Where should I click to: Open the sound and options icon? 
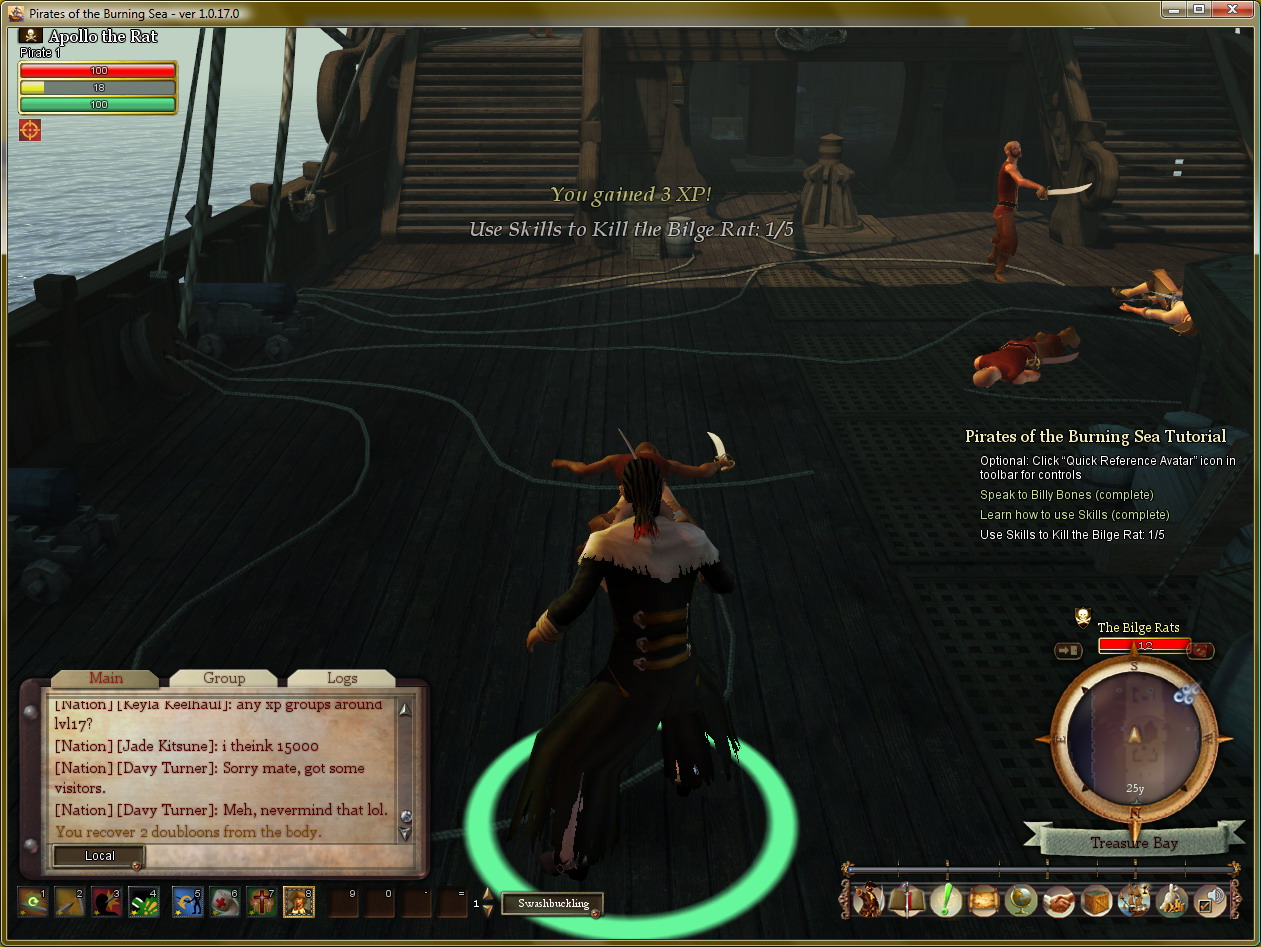(1211, 900)
